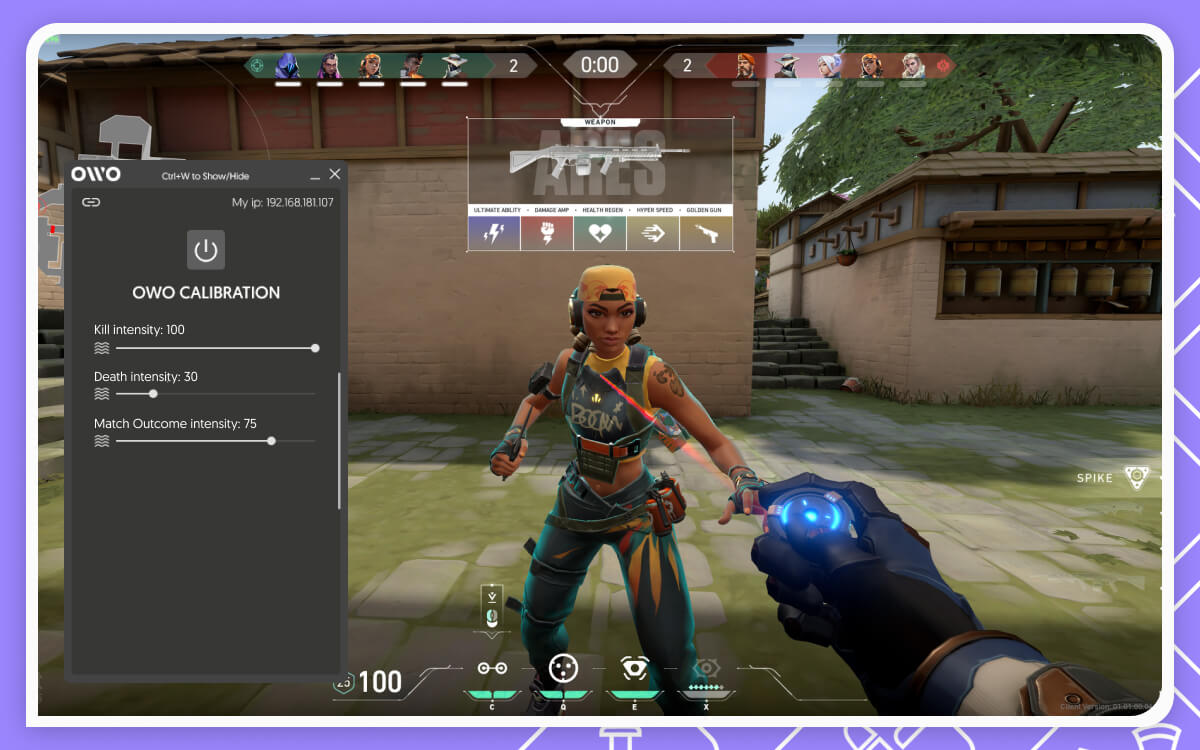Minimize the OWO overlay window

pyautogui.click(x=315, y=176)
